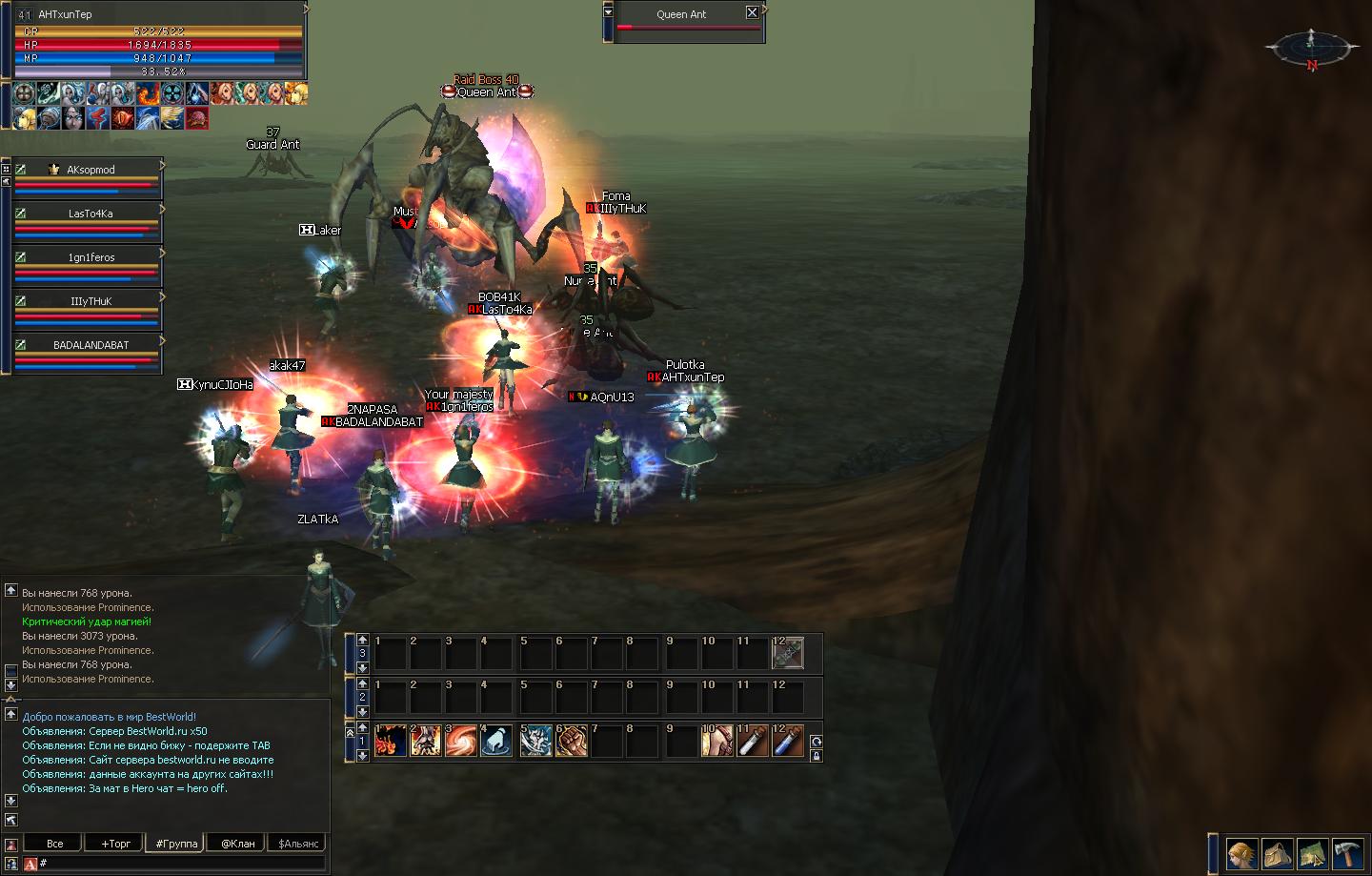Select party member IIIyTHuK

91,301
